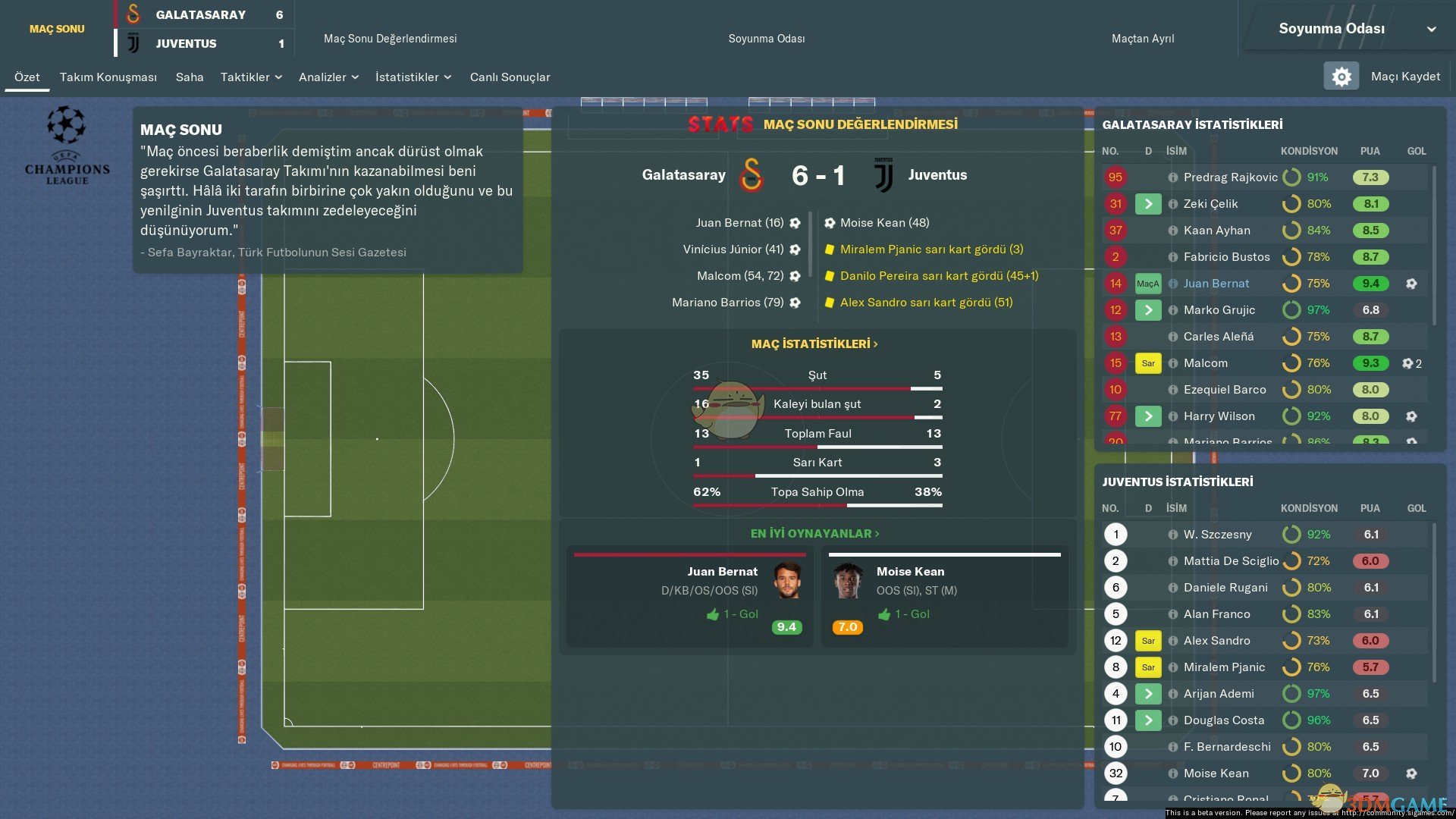Image resolution: width=1456 pixels, height=819 pixels.
Task: Select Juan Bernat's best player card
Action: 689,598
